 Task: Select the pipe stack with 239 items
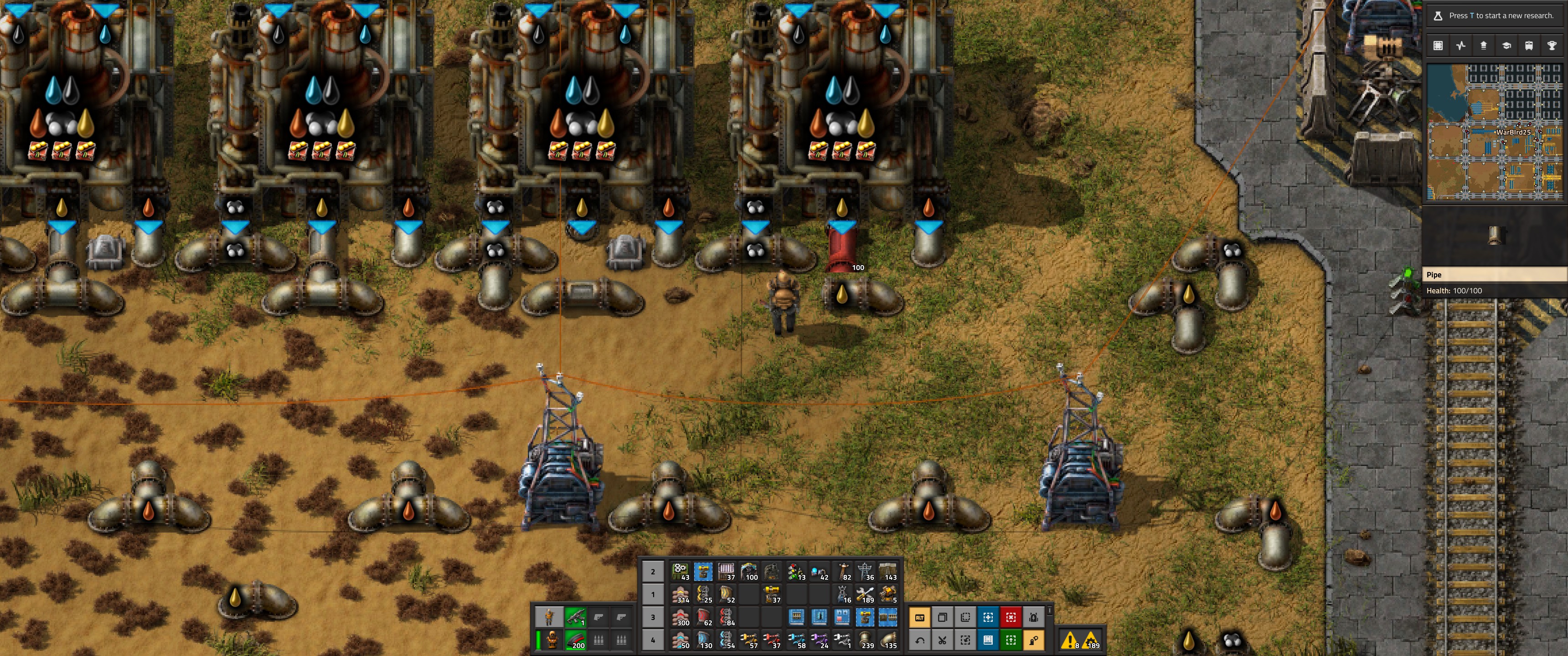click(x=865, y=640)
